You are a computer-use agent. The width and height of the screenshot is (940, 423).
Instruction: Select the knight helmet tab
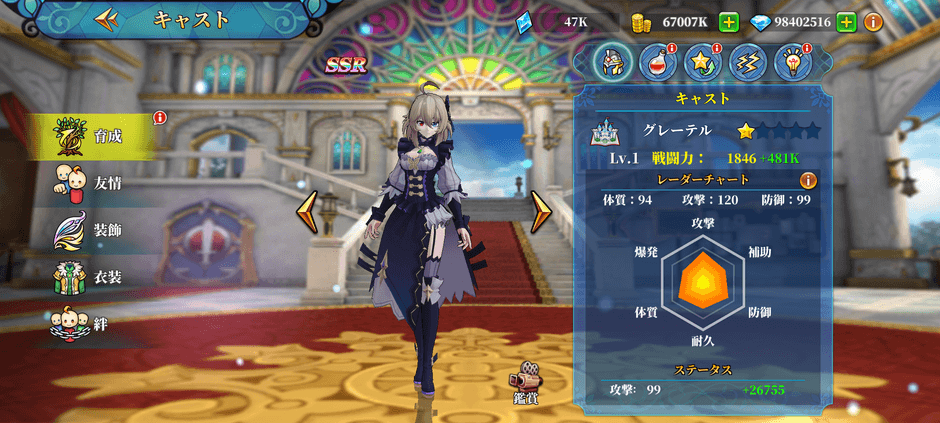pos(613,63)
